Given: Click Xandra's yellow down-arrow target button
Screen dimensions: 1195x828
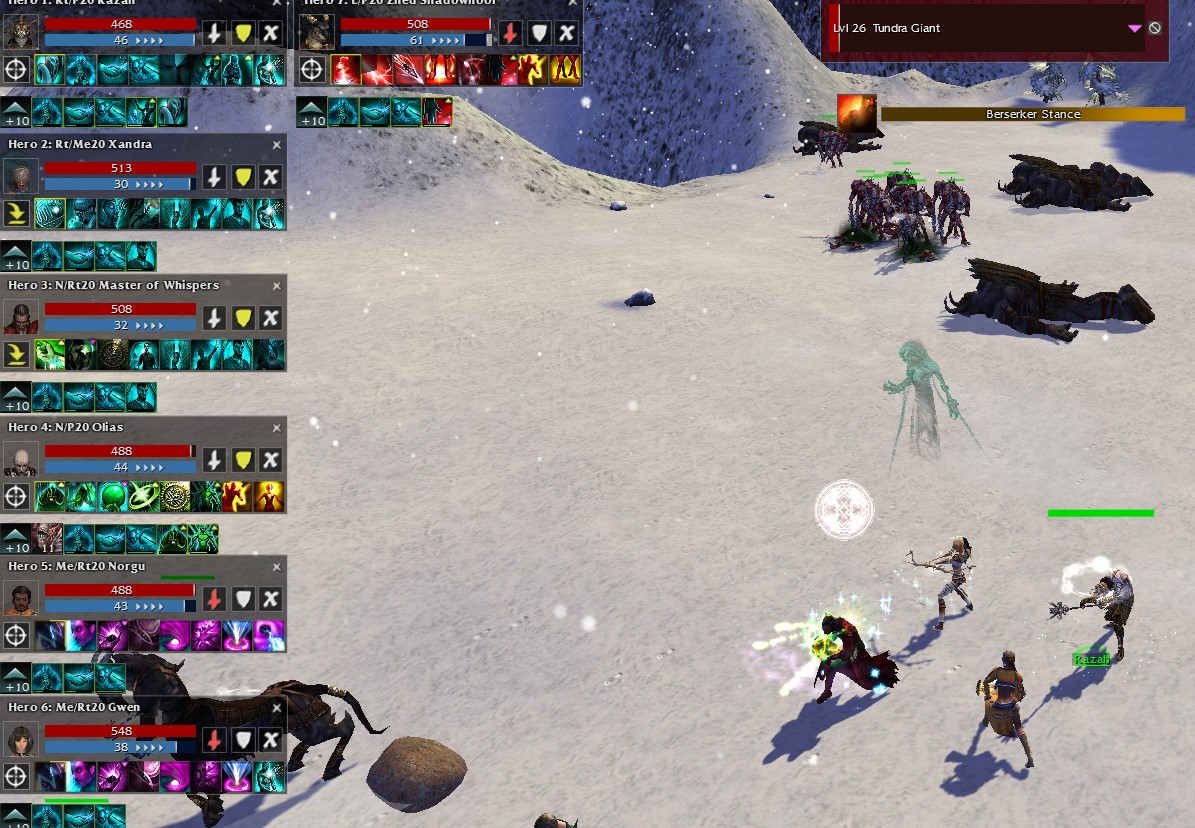Looking at the screenshot, I should [16, 214].
